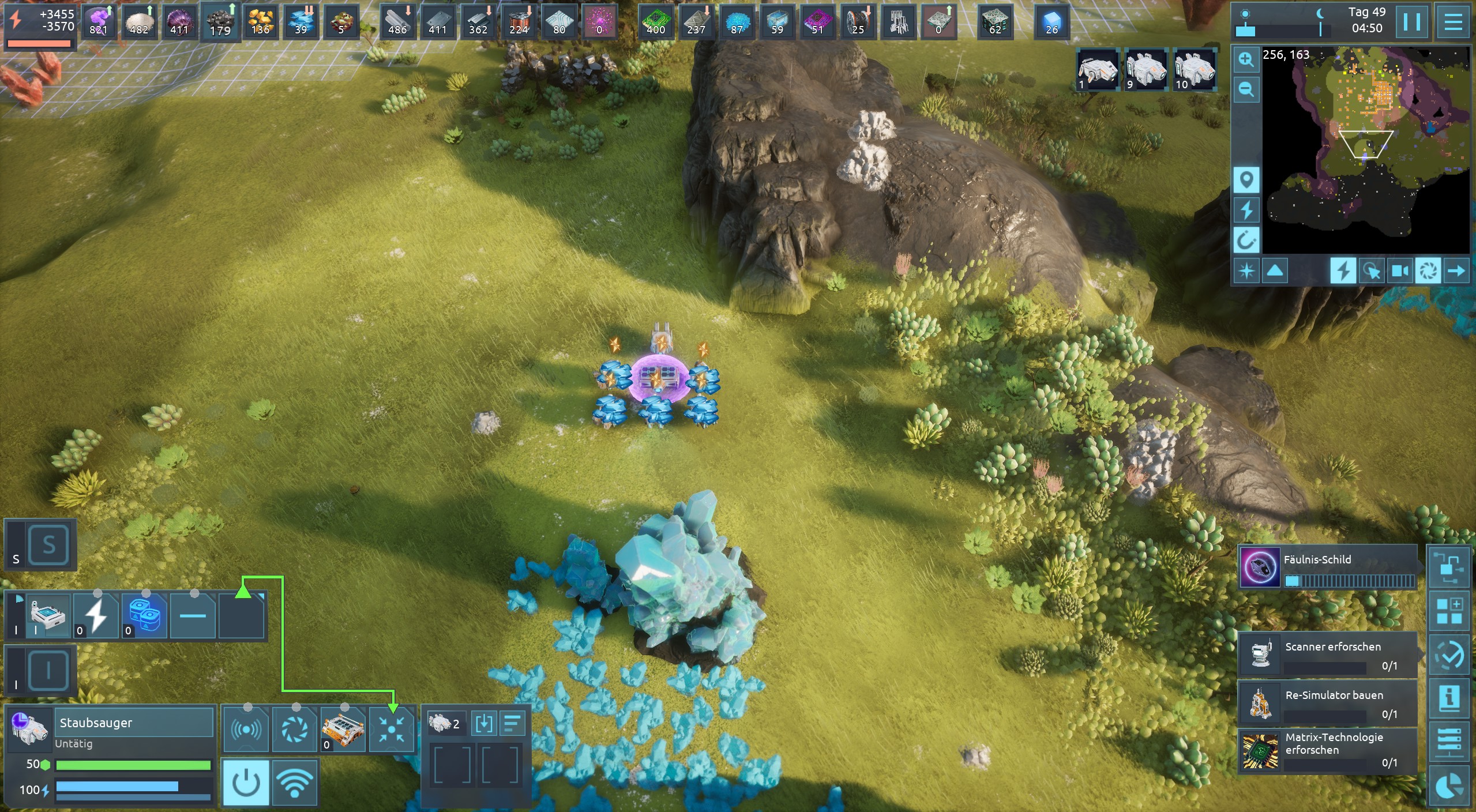Toggle the map pin marker filter

click(1246, 180)
